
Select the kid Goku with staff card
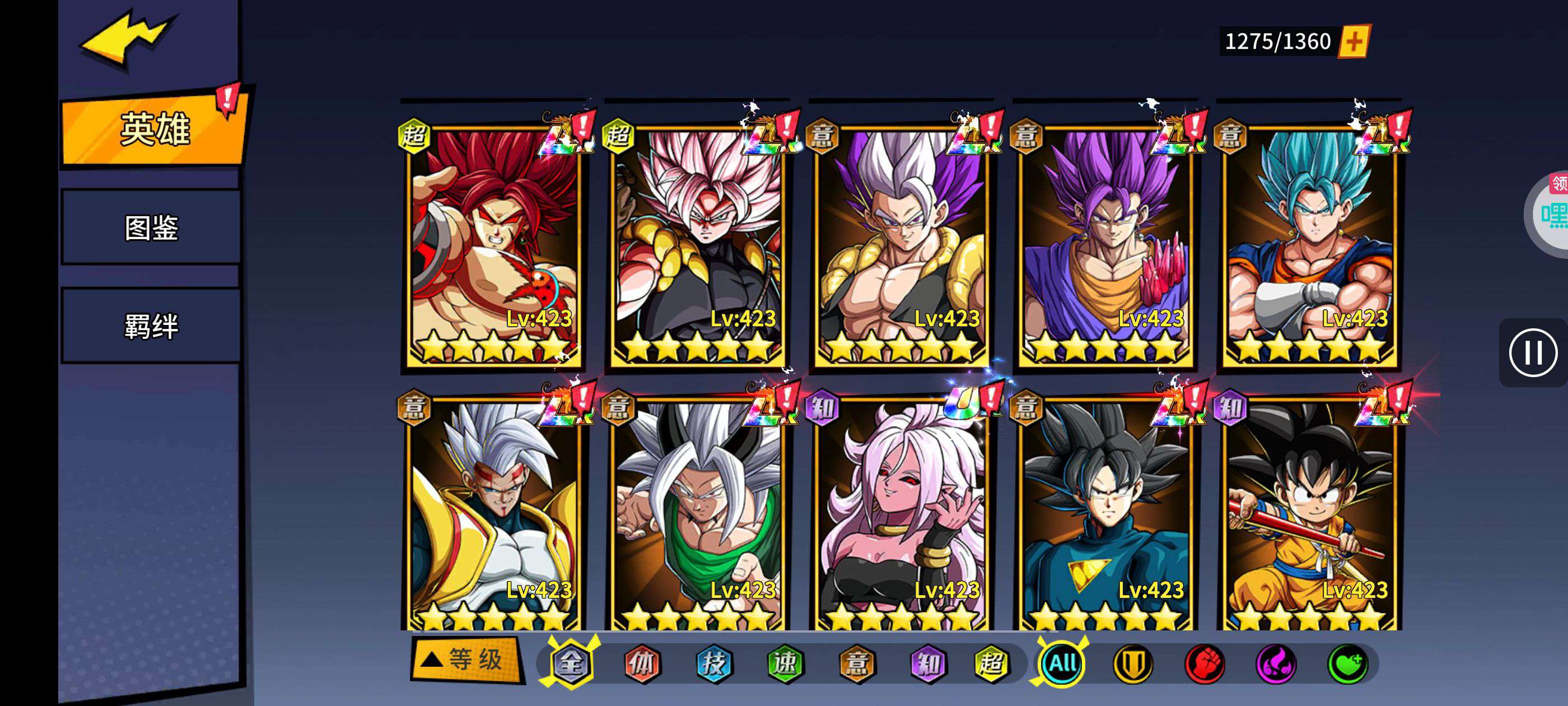click(x=1309, y=515)
